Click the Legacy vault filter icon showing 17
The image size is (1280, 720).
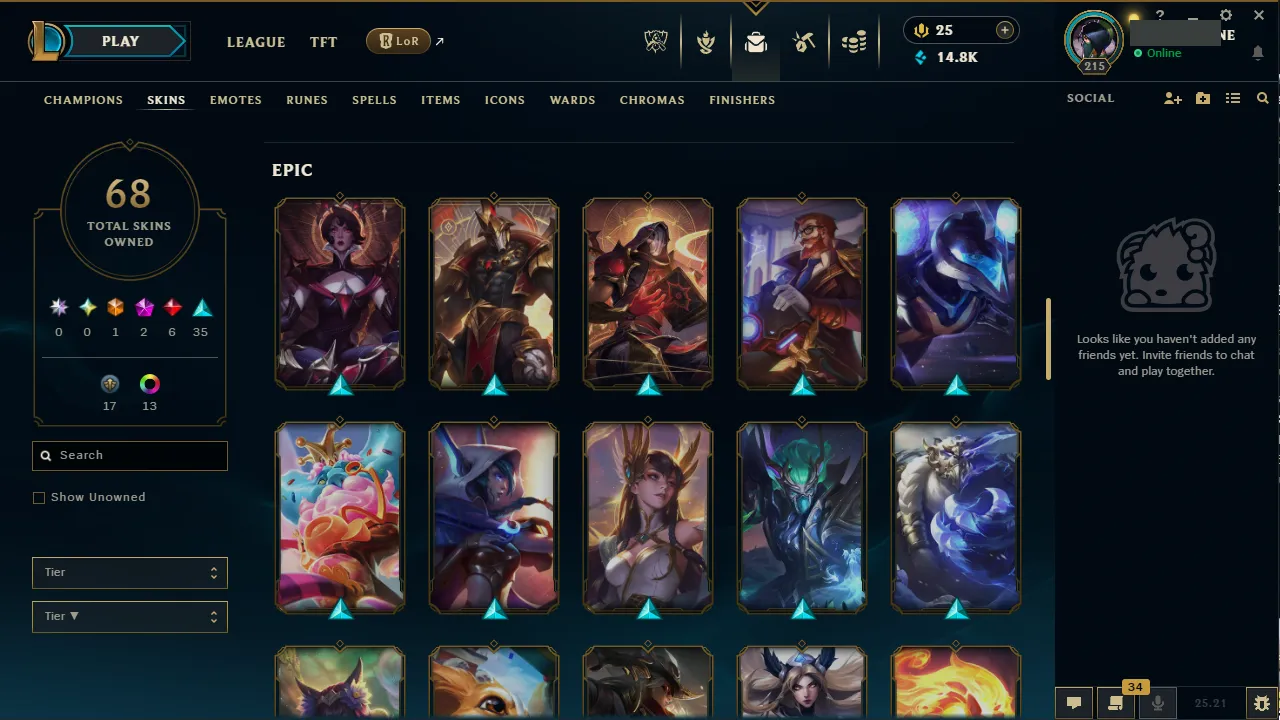click(110, 383)
